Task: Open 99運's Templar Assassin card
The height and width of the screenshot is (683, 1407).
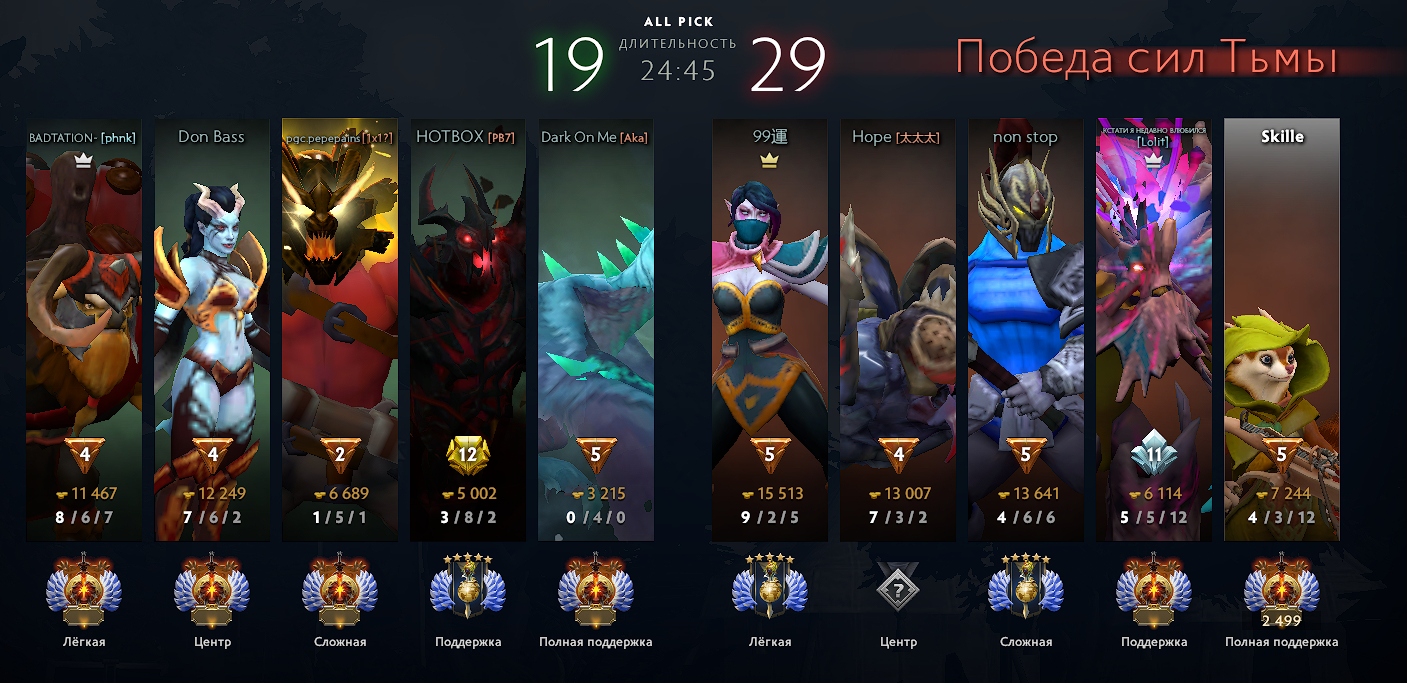Action: pyautogui.click(x=770, y=330)
